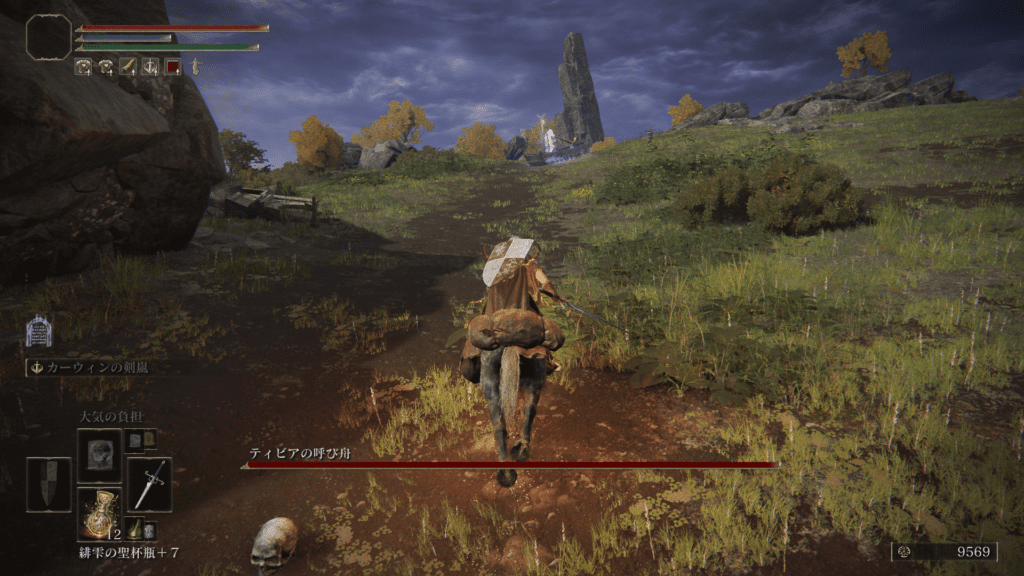Click the anchor-shaped buff status icon
The image size is (1024, 576).
coord(150,67)
